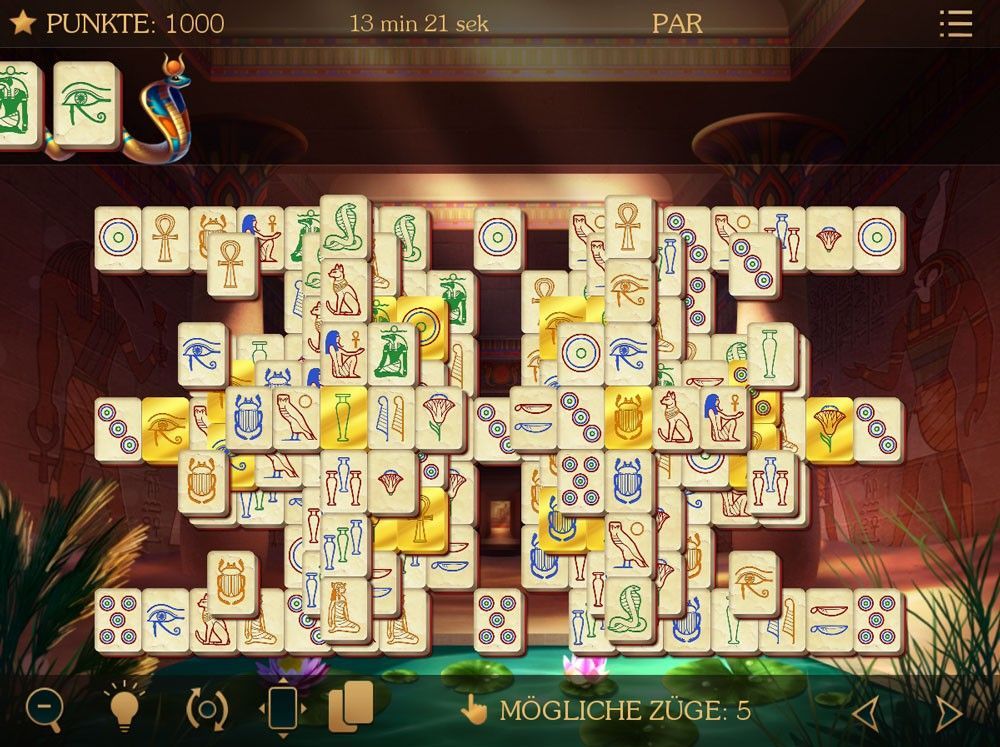Image resolution: width=1000 pixels, height=747 pixels.
Task: Shuffle tiles with the circular arrows icon
Action: pyautogui.click(x=206, y=709)
